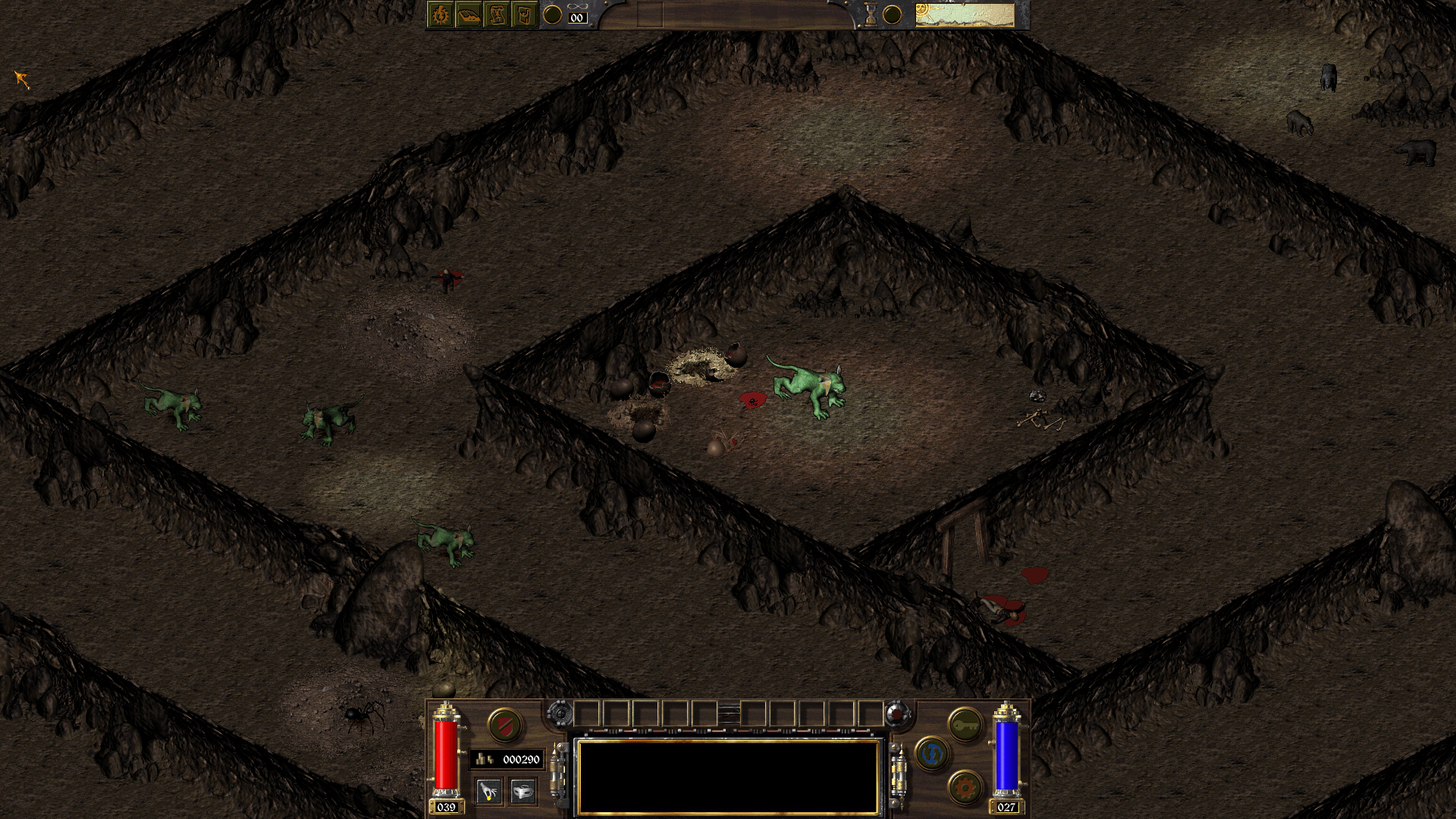Rotate the right hotkey bank wheel
The height and width of the screenshot is (819, 1456).
click(x=897, y=714)
